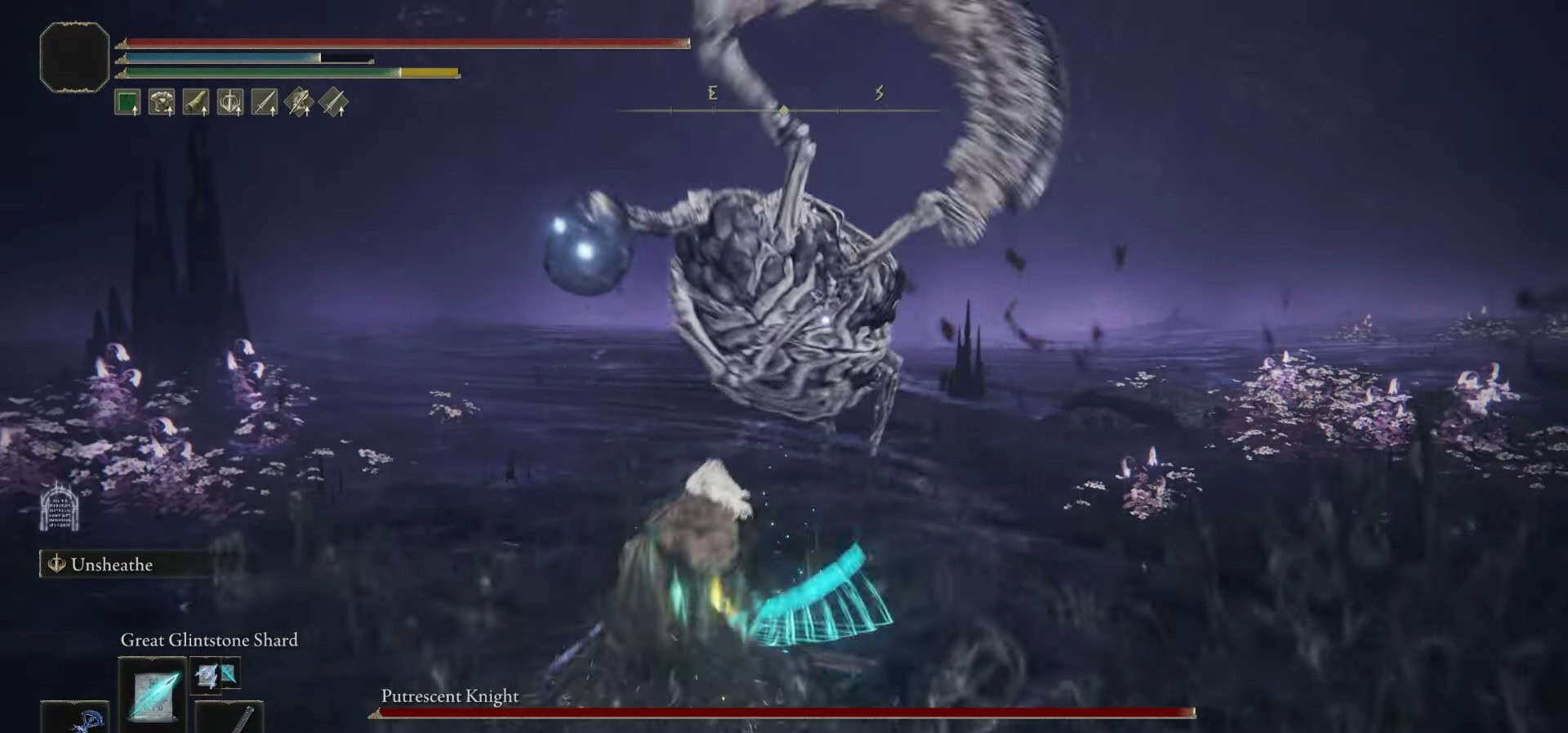Click the compass bar at top
The height and width of the screenshot is (733, 1568).
click(782, 110)
